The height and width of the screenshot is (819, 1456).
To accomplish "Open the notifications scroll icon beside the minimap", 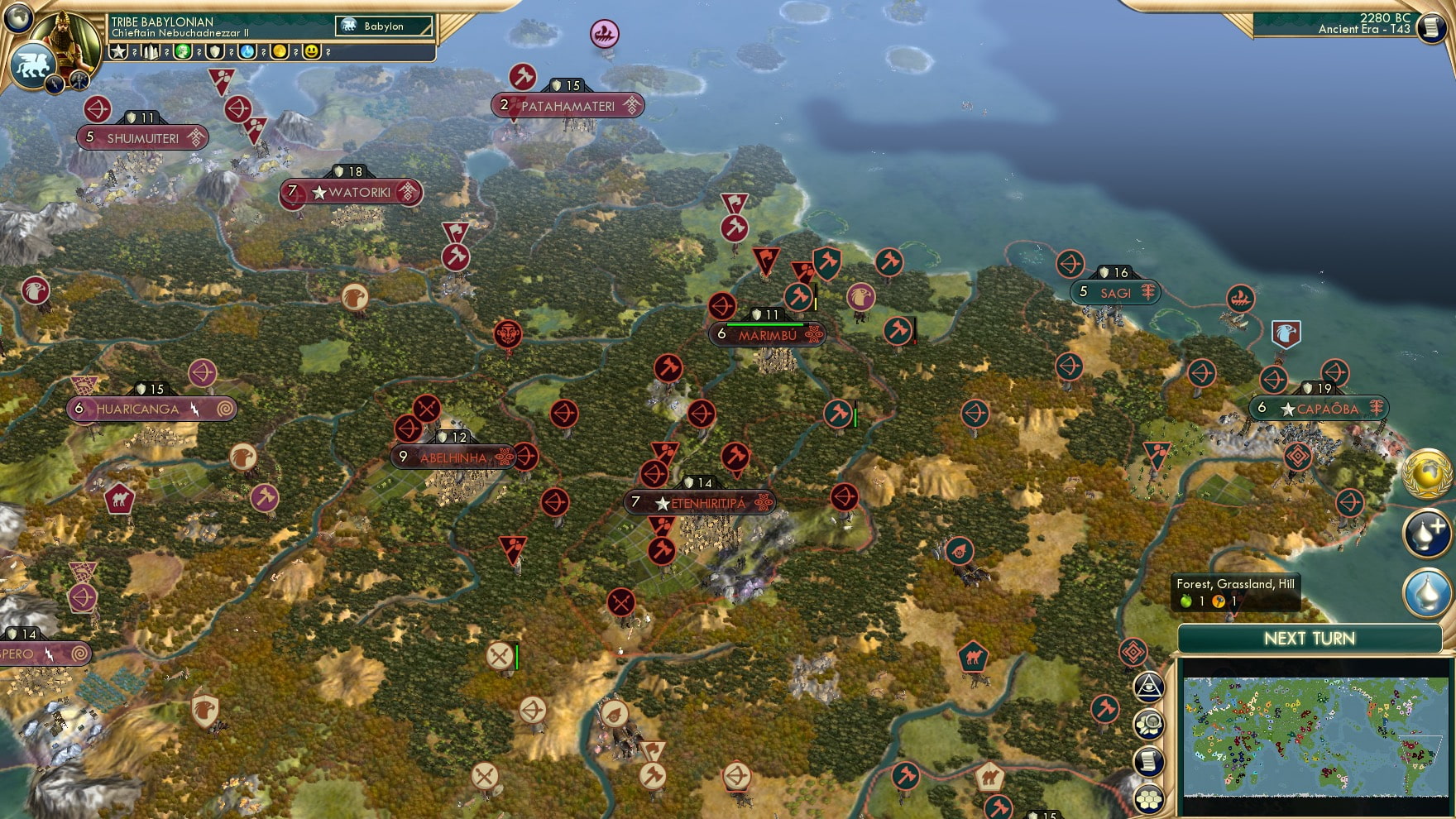I will [x=1148, y=761].
